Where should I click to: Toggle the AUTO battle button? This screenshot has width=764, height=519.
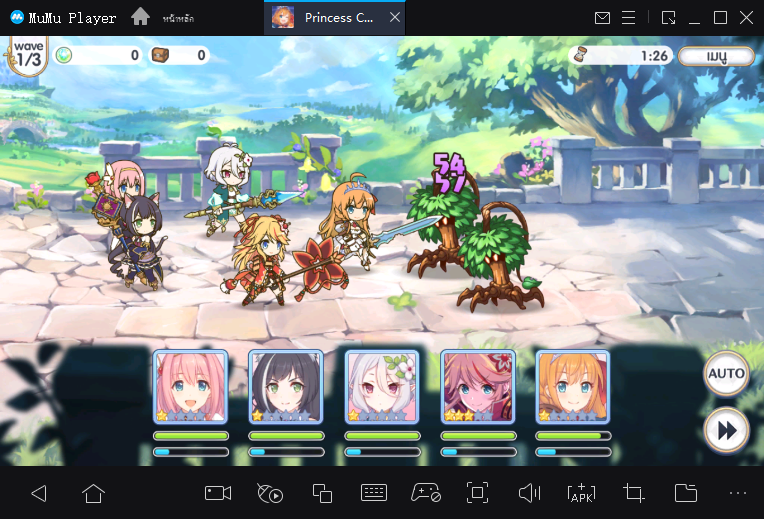(x=726, y=374)
